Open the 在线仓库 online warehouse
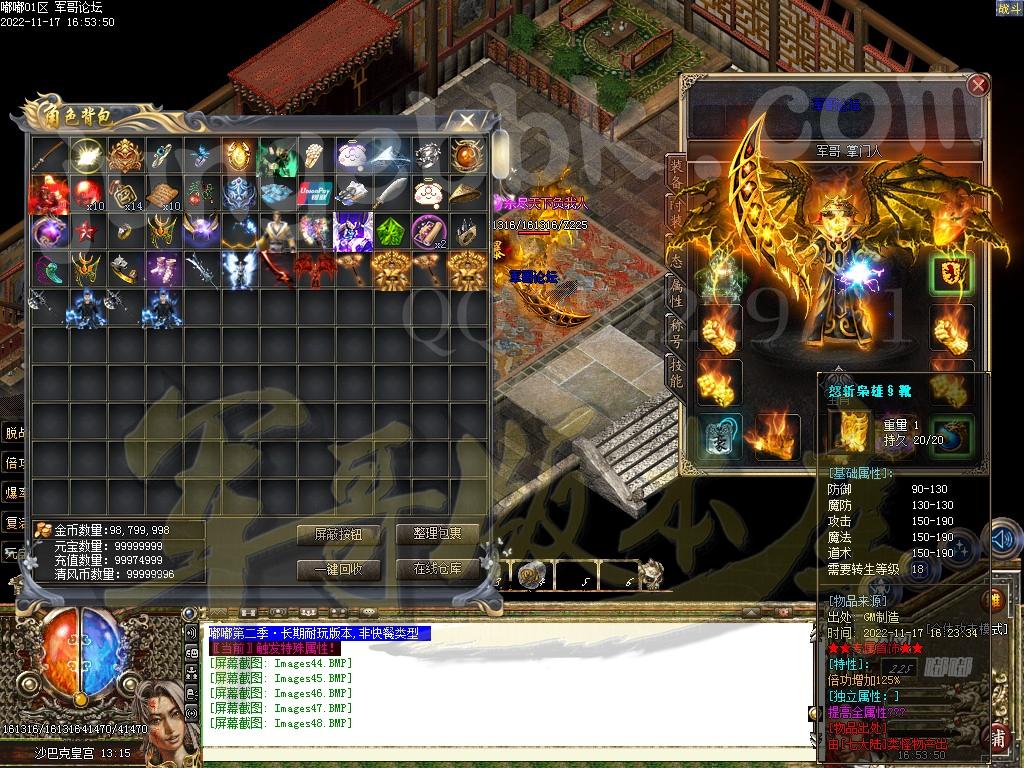Image resolution: width=1024 pixels, height=768 pixels. (437, 569)
